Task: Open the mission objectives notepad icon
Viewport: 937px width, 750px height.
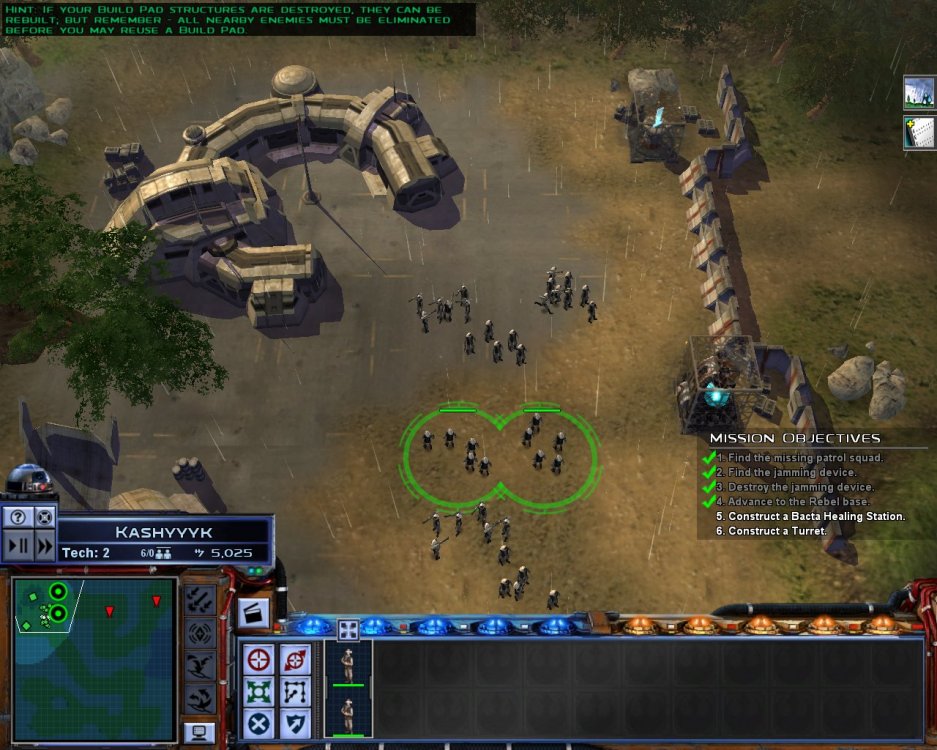Action: click(x=919, y=132)
